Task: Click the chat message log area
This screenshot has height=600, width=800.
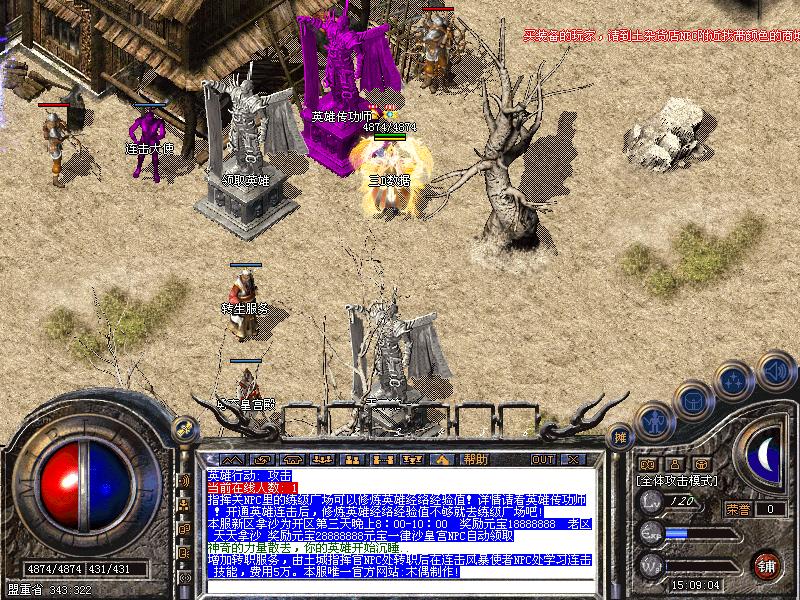Action: 400,522
